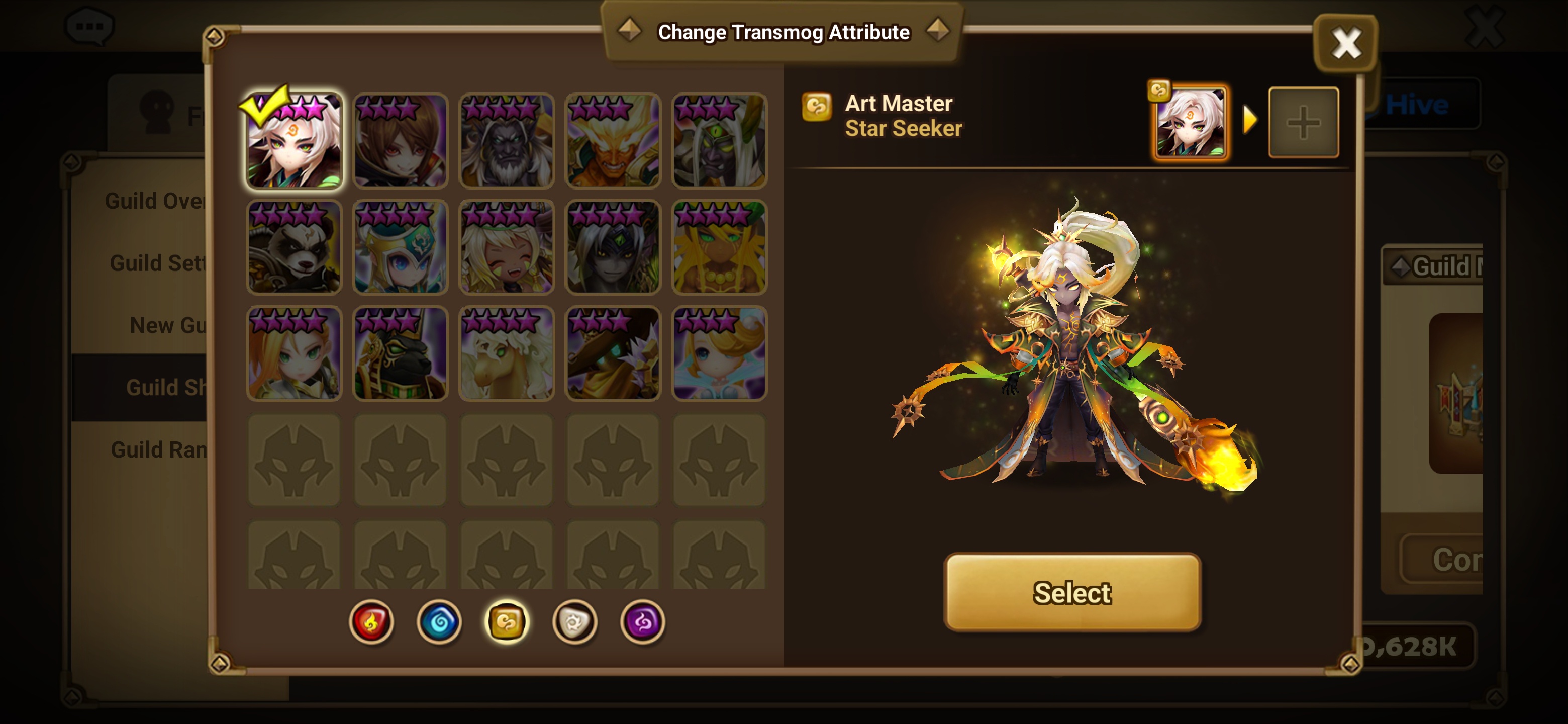Choose the Anubis jackal monster portrait
This screenshot has height=724, width=1568.
401,353
